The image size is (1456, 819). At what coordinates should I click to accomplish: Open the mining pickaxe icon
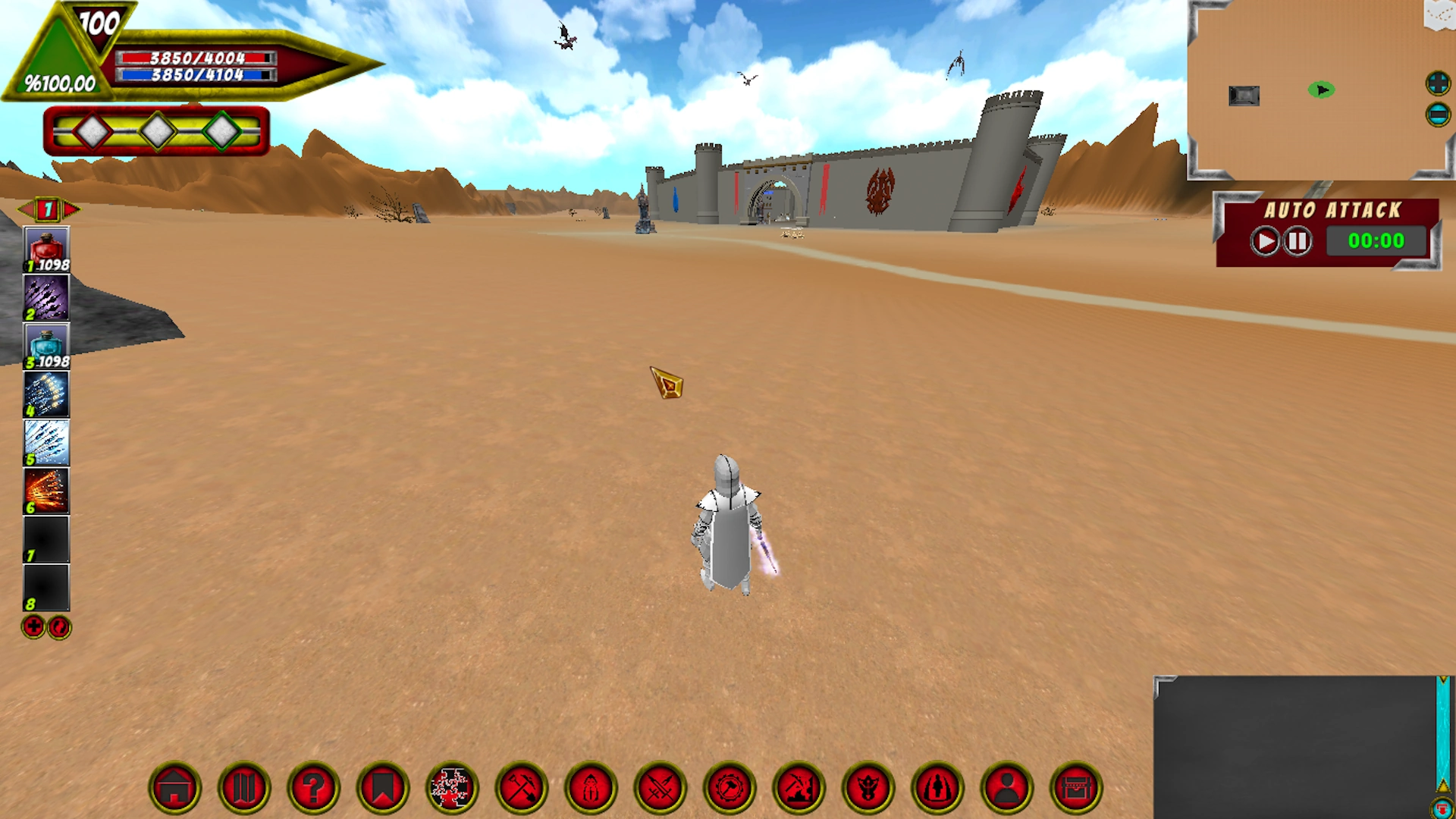(798, 787)
